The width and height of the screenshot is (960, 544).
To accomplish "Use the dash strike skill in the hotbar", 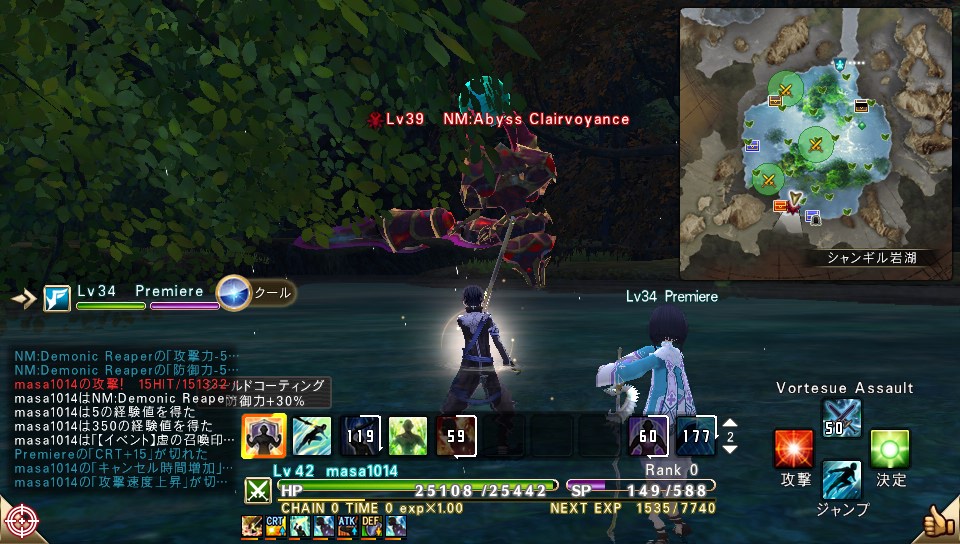I will click(311, 435).
